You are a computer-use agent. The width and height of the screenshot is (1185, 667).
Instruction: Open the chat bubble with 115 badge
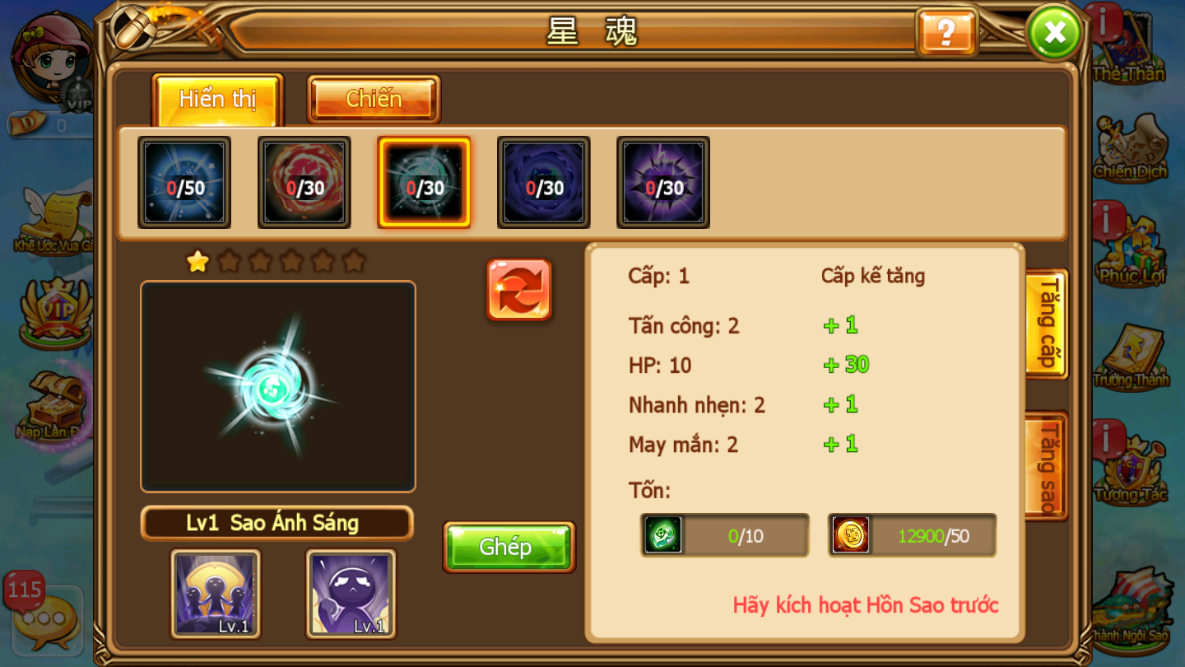44,616
